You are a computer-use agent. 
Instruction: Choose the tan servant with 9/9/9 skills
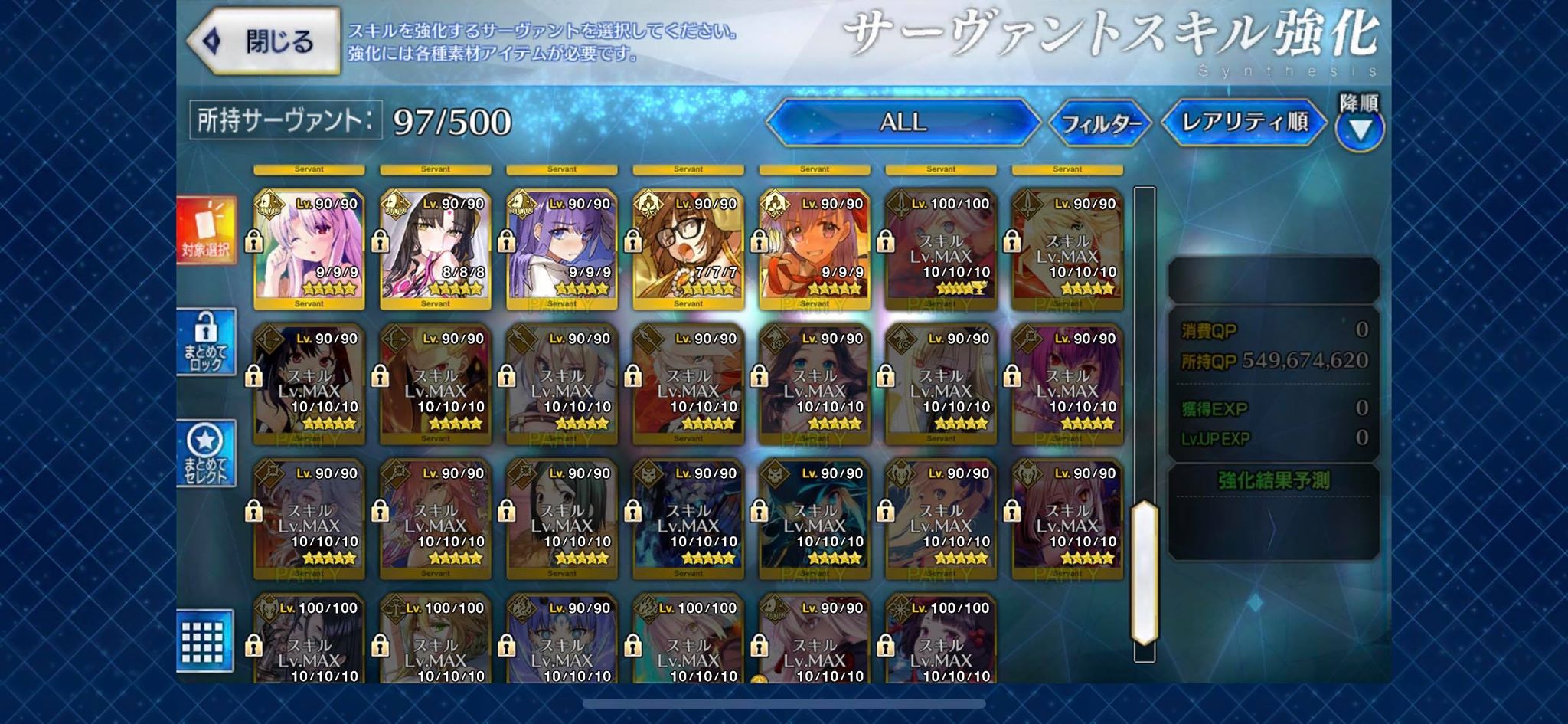click(815, 247)
